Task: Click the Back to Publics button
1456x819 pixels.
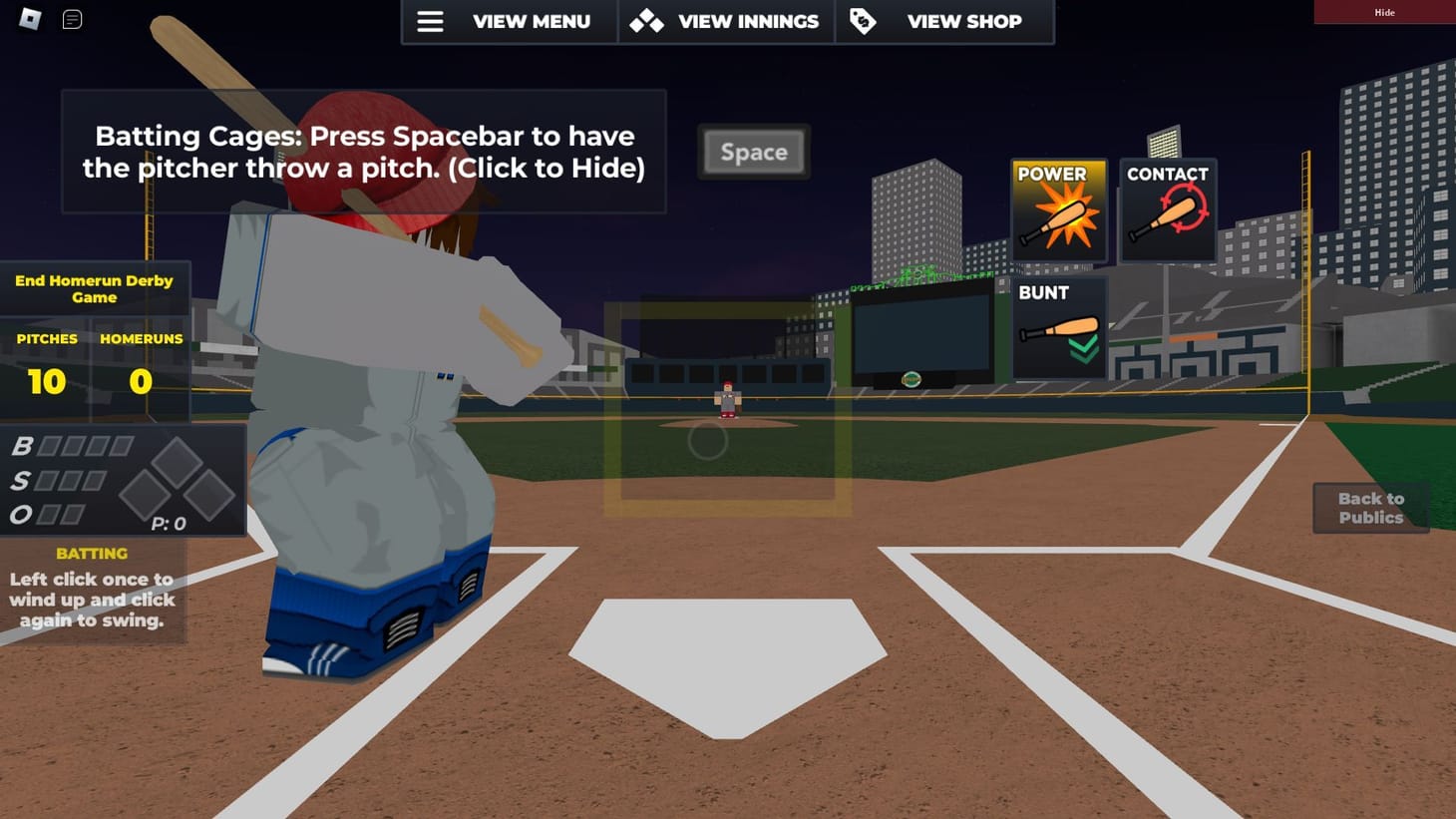Action: click(x=1371, y=508)
